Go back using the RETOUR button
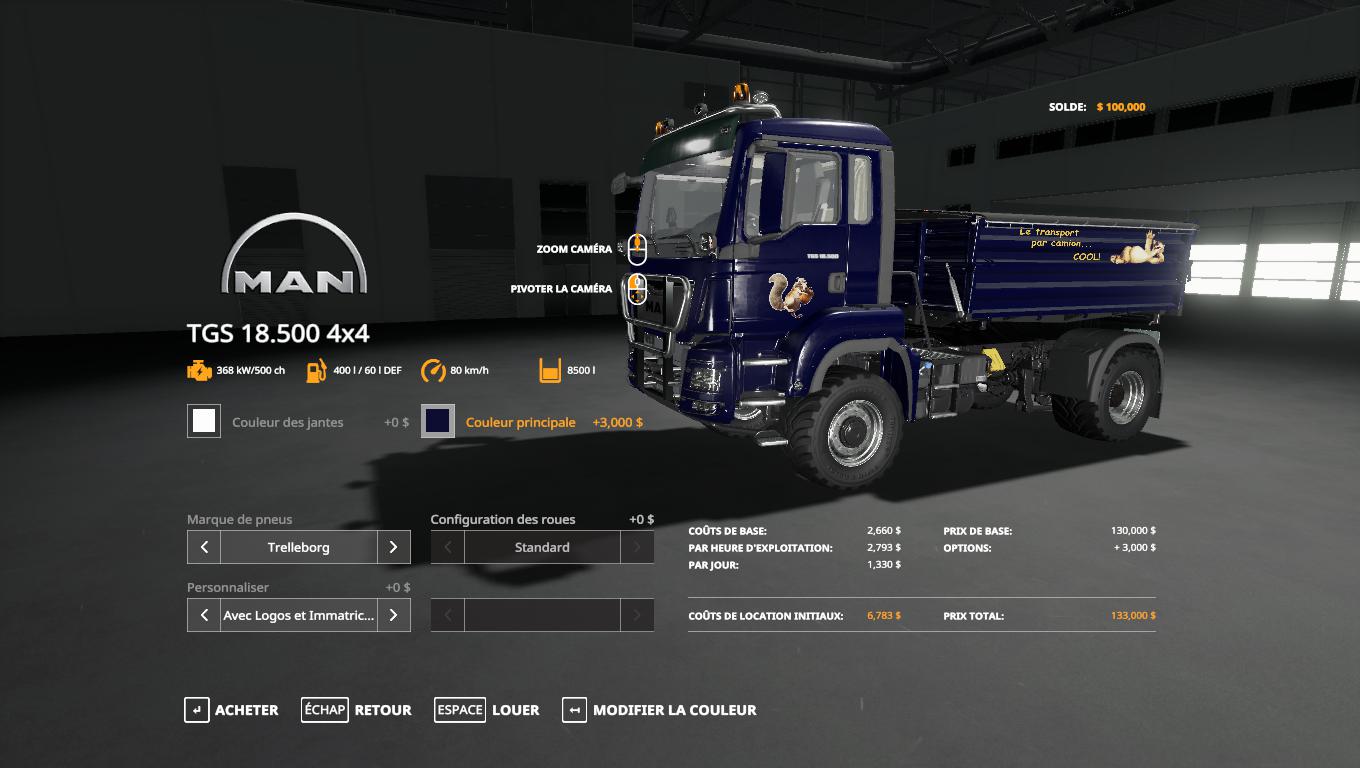 356,710
